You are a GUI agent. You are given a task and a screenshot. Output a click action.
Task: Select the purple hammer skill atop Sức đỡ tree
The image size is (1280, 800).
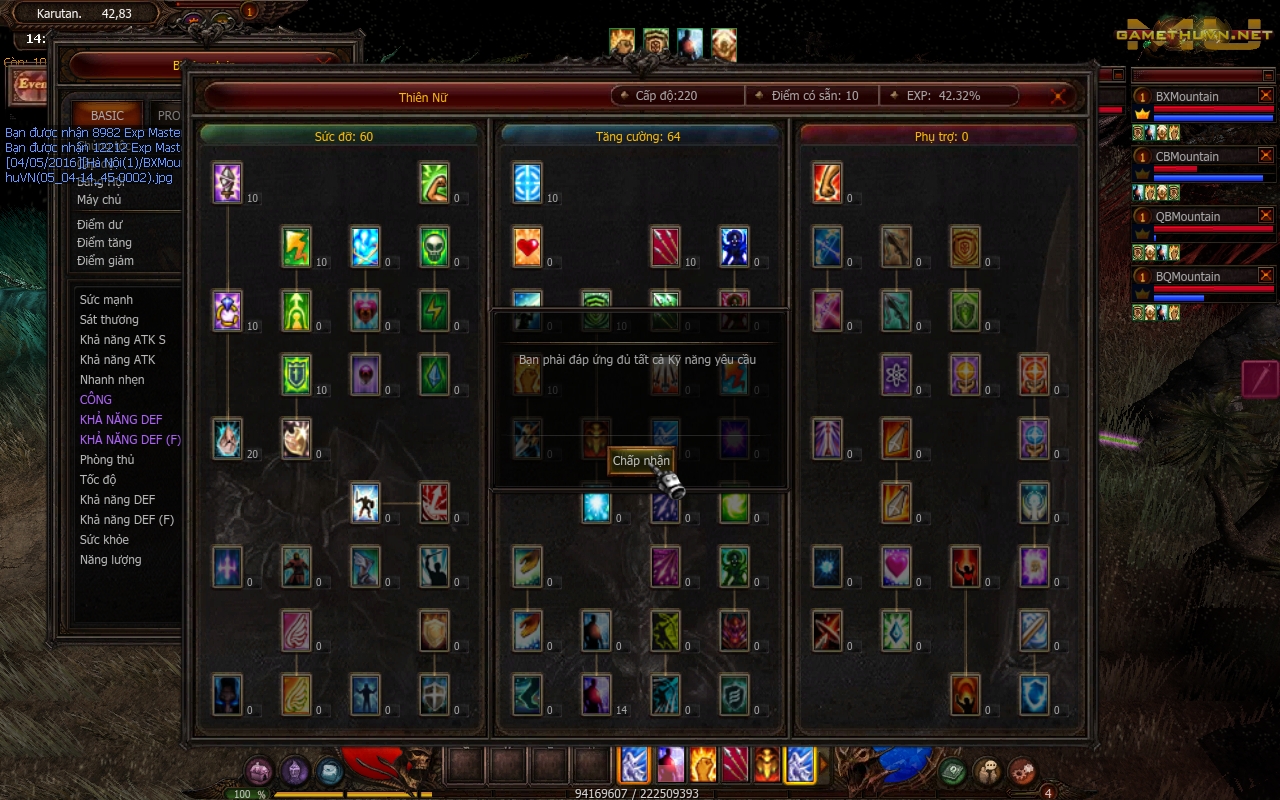tap(226, 184)
